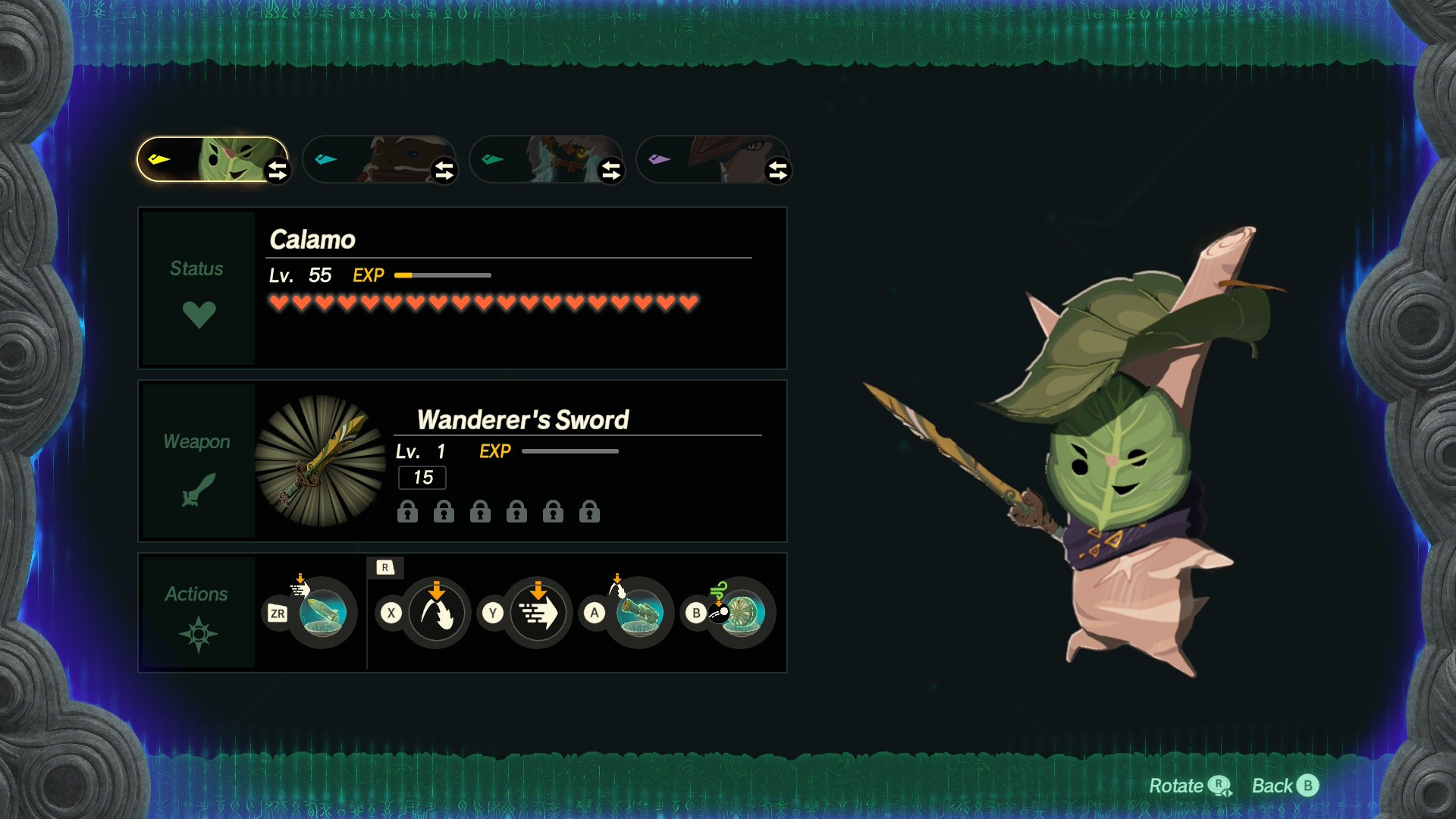The width and height of the screenshot is (1456, 819).
Task: Open the Actions section
Action: [198, 613]
